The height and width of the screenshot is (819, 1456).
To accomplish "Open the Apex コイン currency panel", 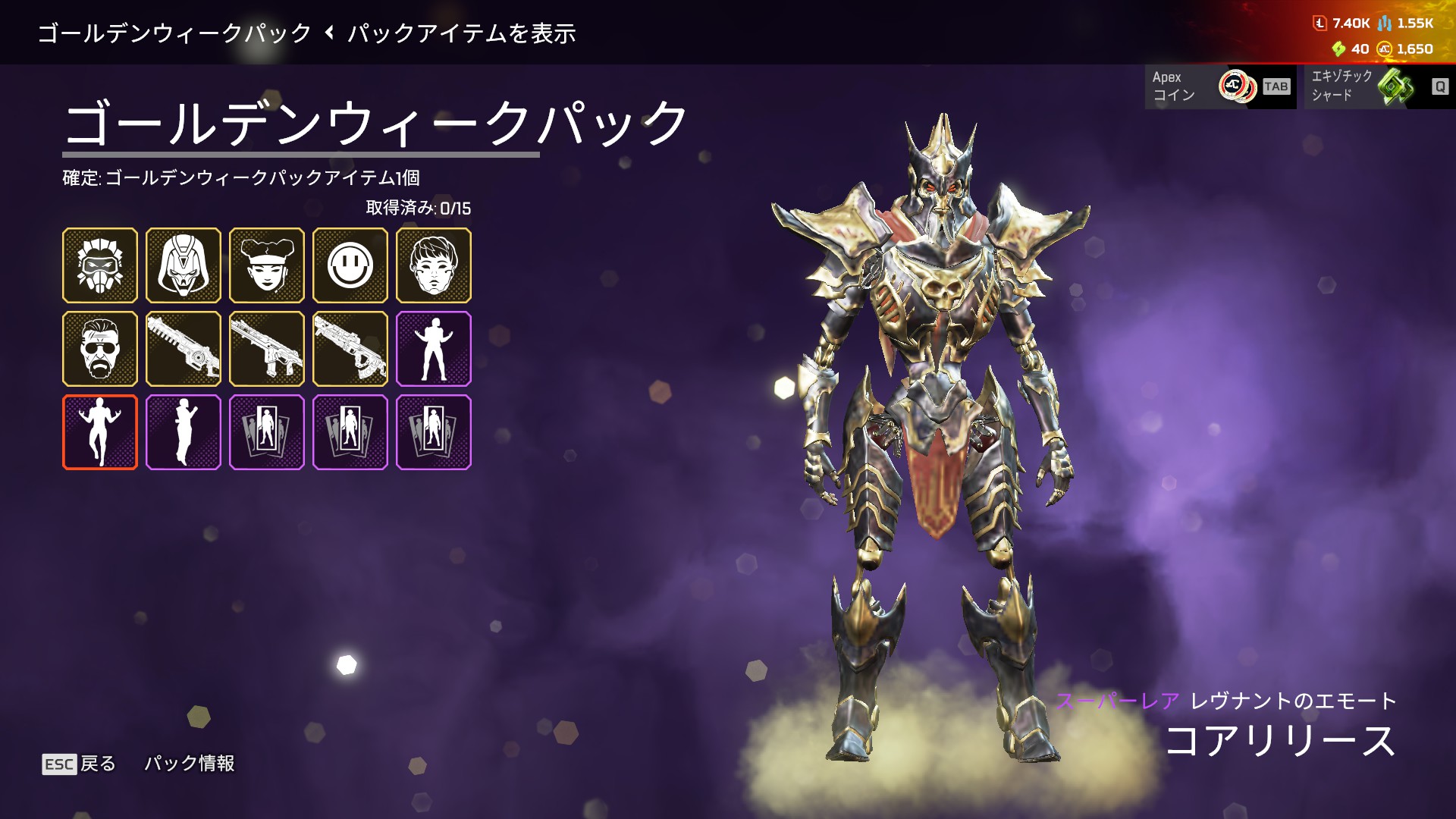I will click(x=1220, y=86).
